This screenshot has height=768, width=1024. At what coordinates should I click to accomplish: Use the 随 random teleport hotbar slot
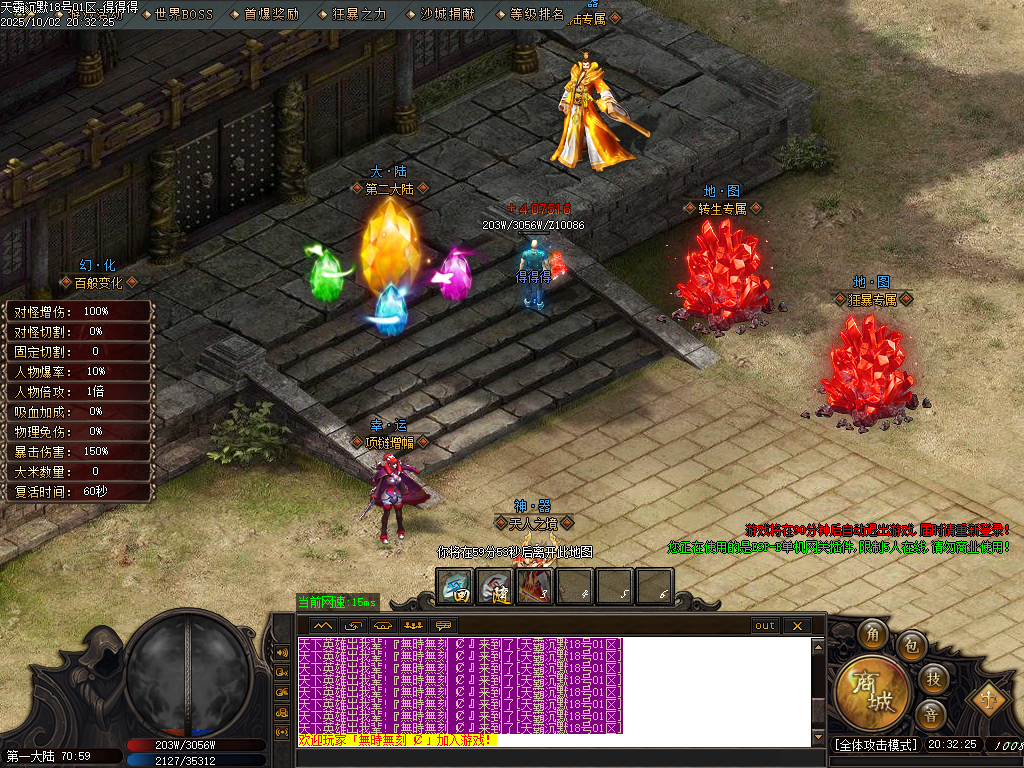[x=494, y=587]
